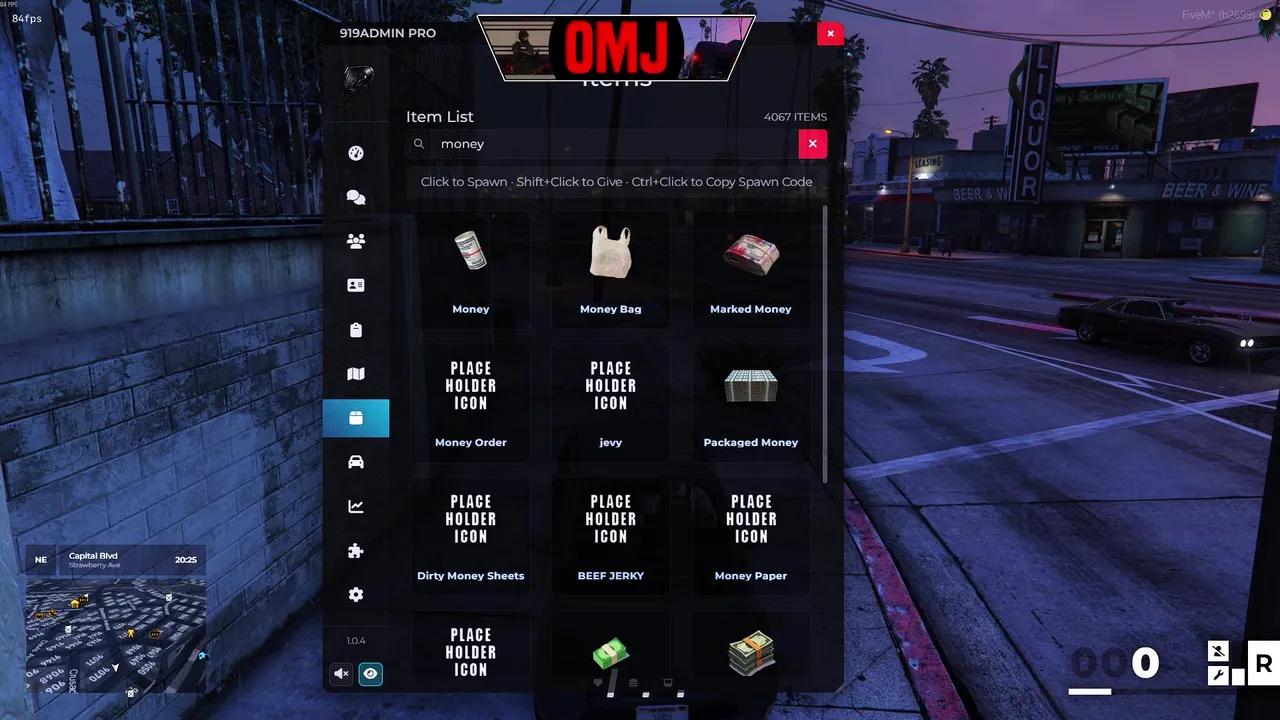
Task: Open the Dashboard panel in 919Admin Pro
Action: (356, 152)
